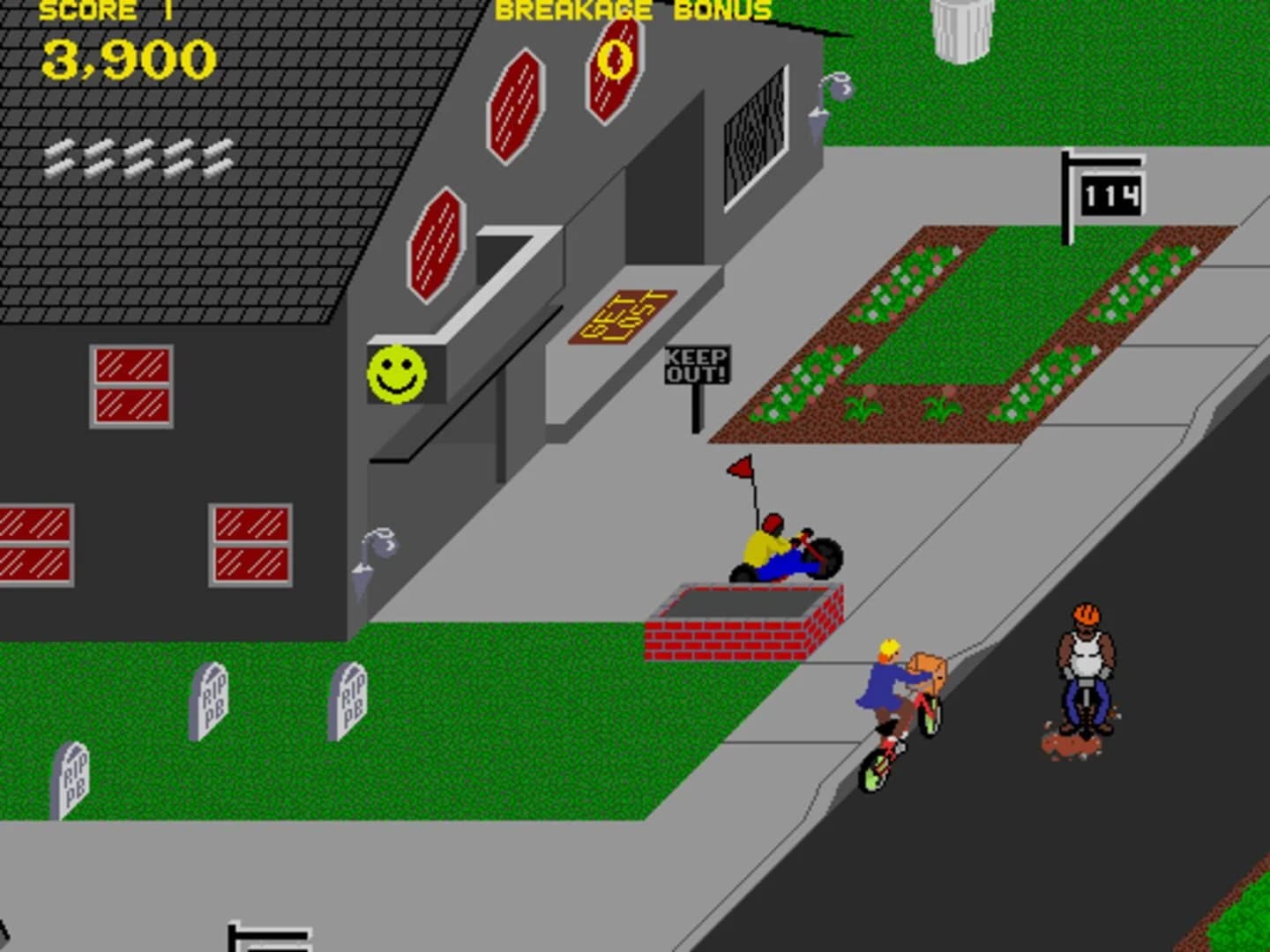
Task: Click the red hexagonal window decoration
Action: click(519, 106)
